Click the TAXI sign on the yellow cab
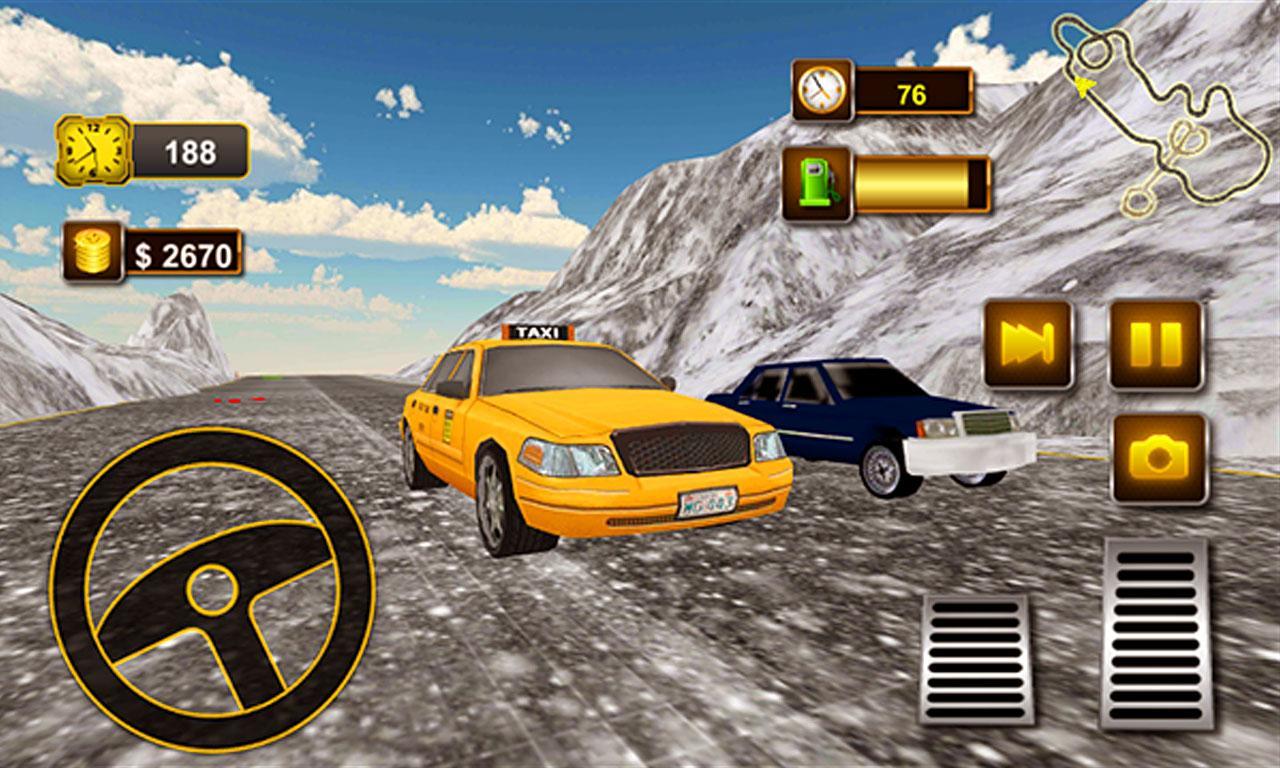 [x=537, y=331]
